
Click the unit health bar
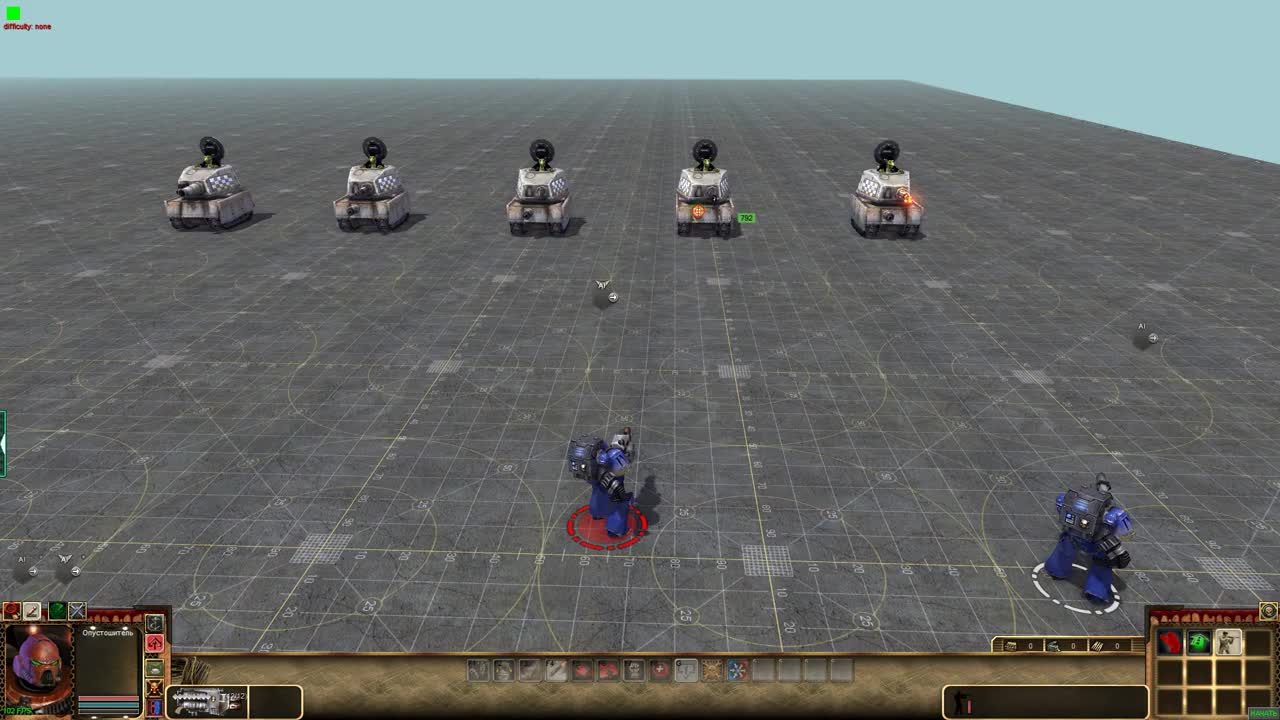coord(109,698)
